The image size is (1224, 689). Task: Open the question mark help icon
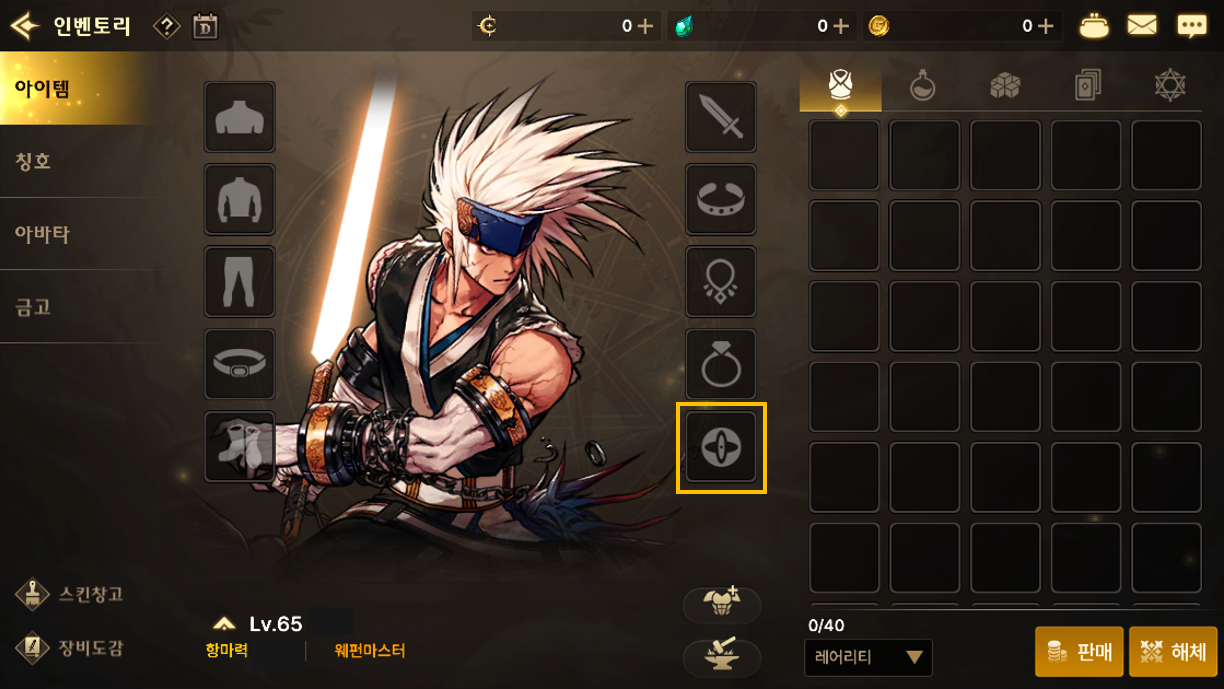pos(166,26)
